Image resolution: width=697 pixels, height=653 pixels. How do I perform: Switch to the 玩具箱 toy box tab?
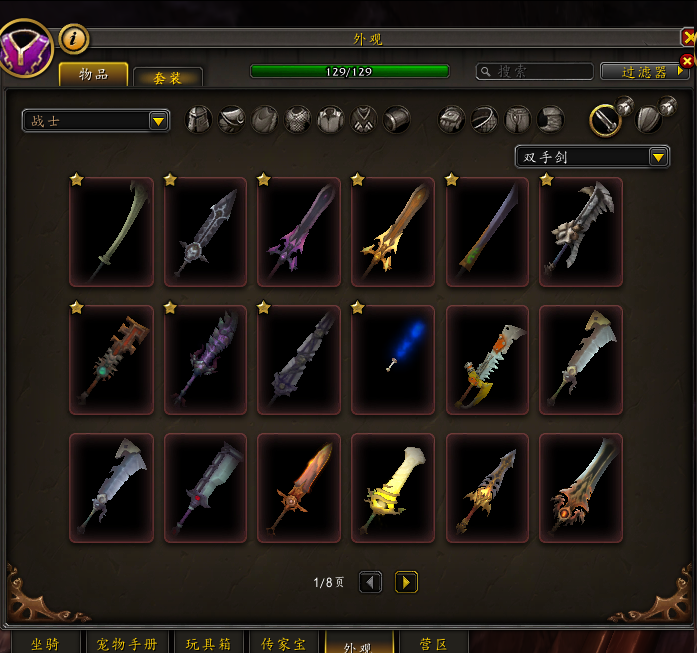(x=210, y=643)
